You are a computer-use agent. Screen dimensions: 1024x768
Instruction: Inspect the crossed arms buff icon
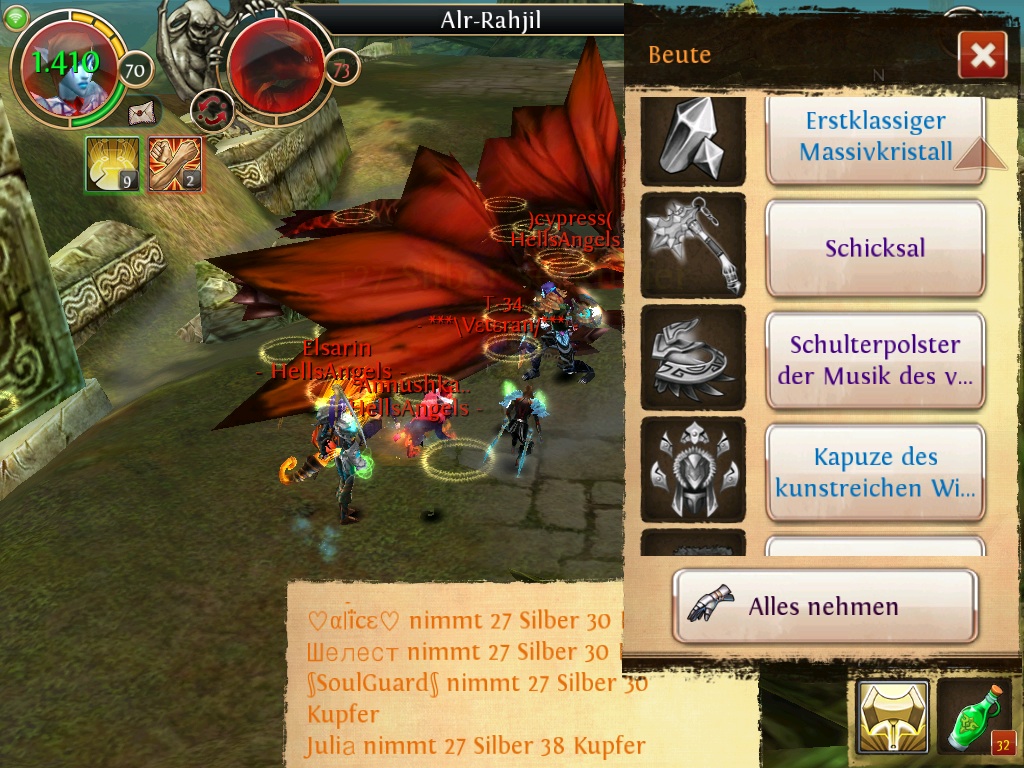click(175, 164)
